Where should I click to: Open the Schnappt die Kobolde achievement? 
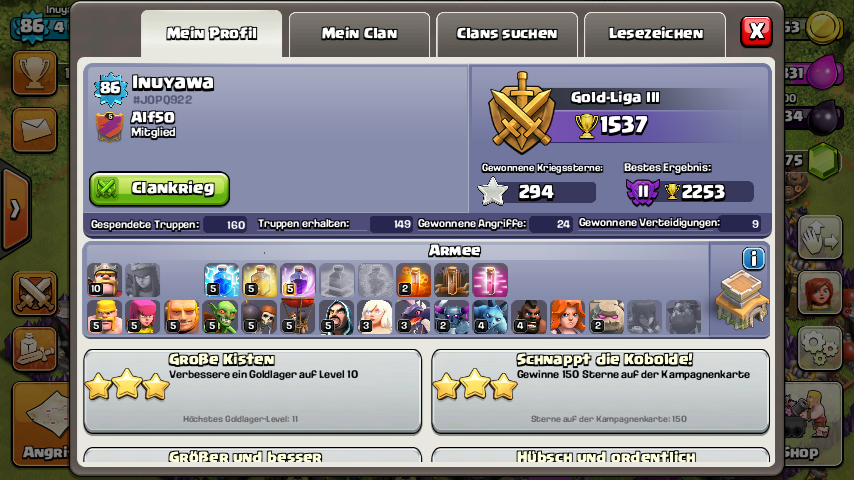pos(600,390)
